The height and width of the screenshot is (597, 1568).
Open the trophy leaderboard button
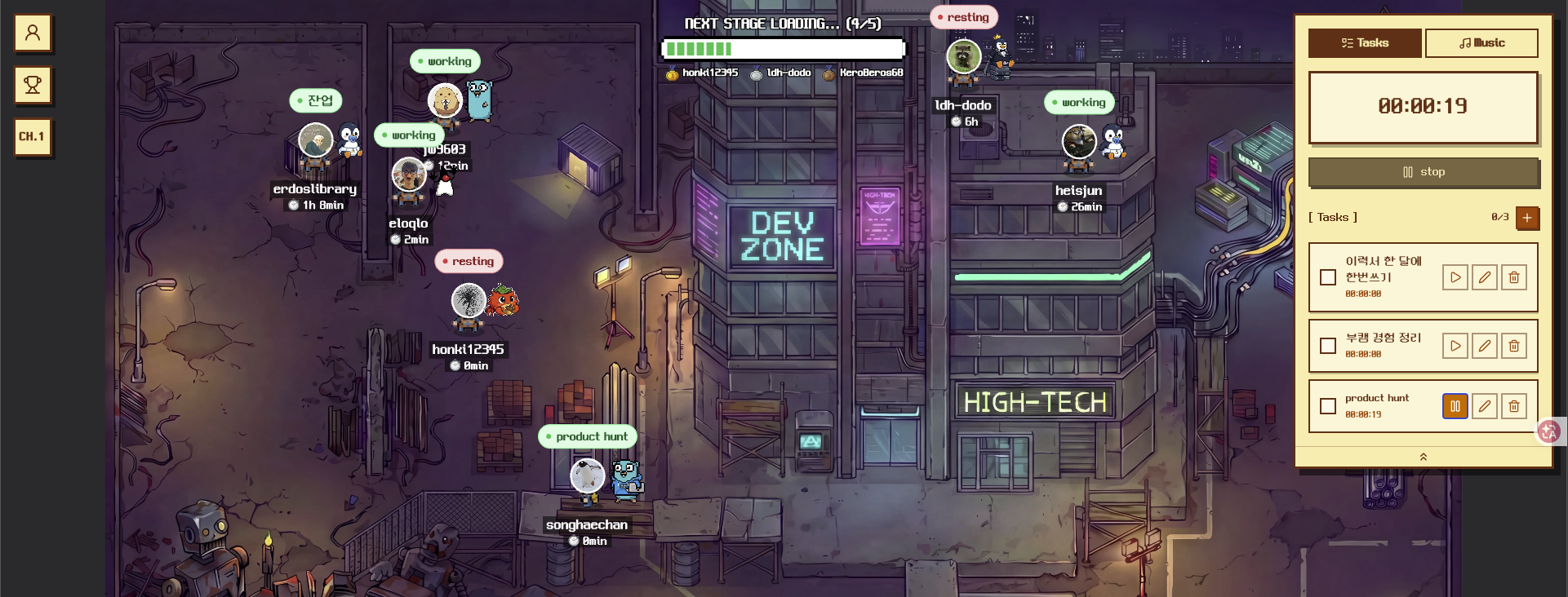[33, 85]
